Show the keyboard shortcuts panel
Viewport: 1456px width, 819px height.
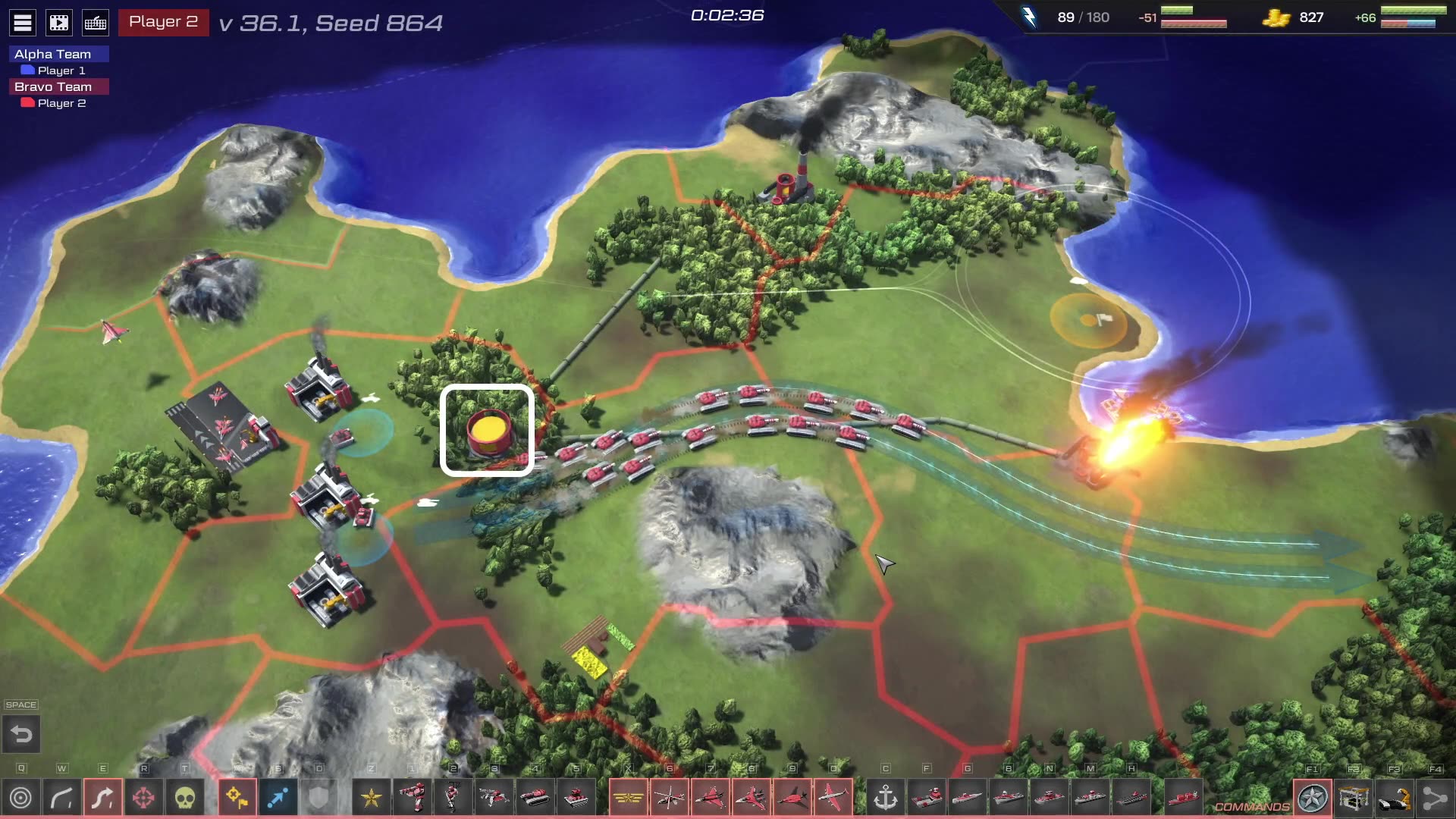[x=96, y=23]
